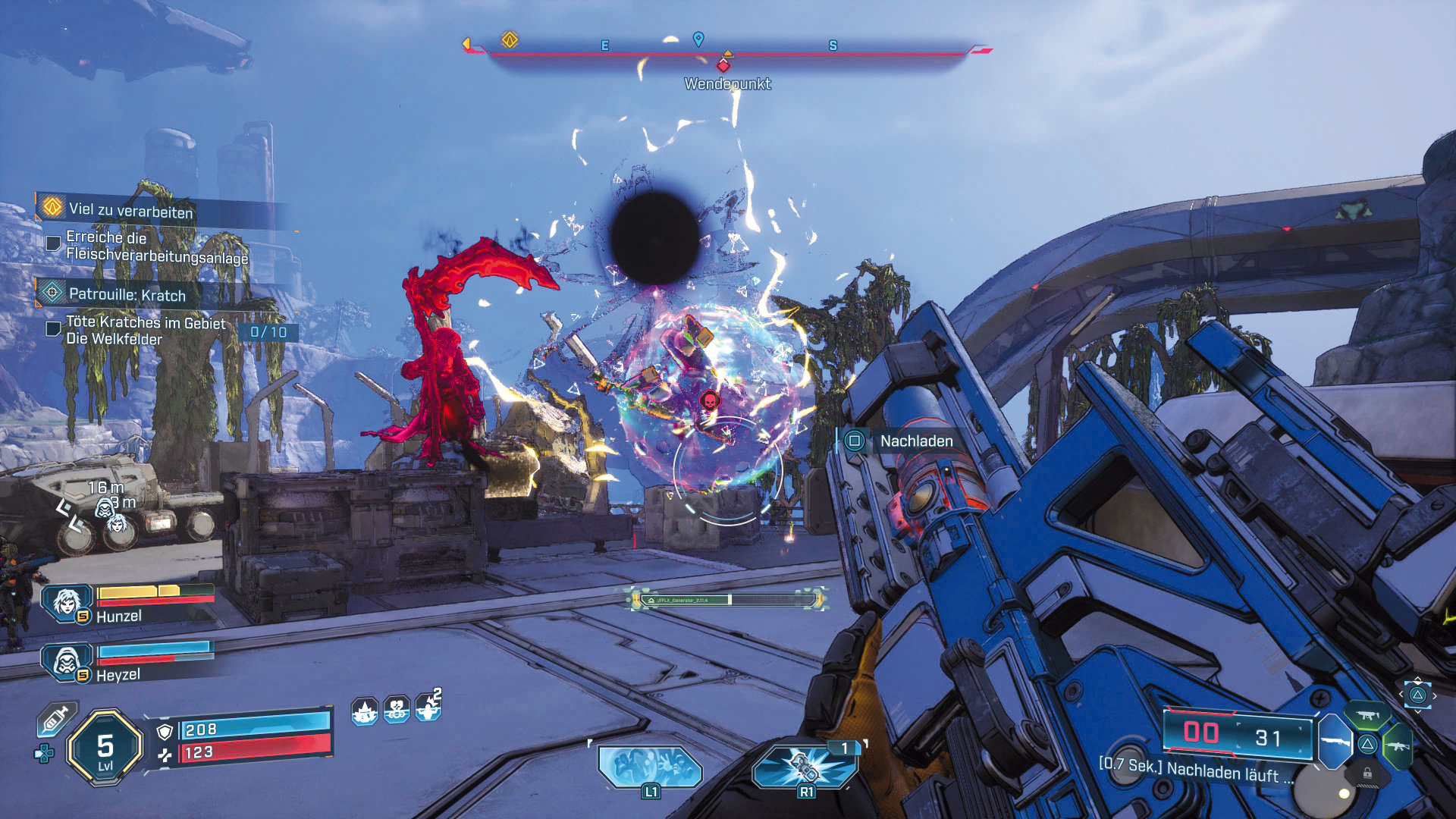Screen dimensions: 1456x819
Task: Click the red enemy diamond on the compass
Action: [723, 66]
